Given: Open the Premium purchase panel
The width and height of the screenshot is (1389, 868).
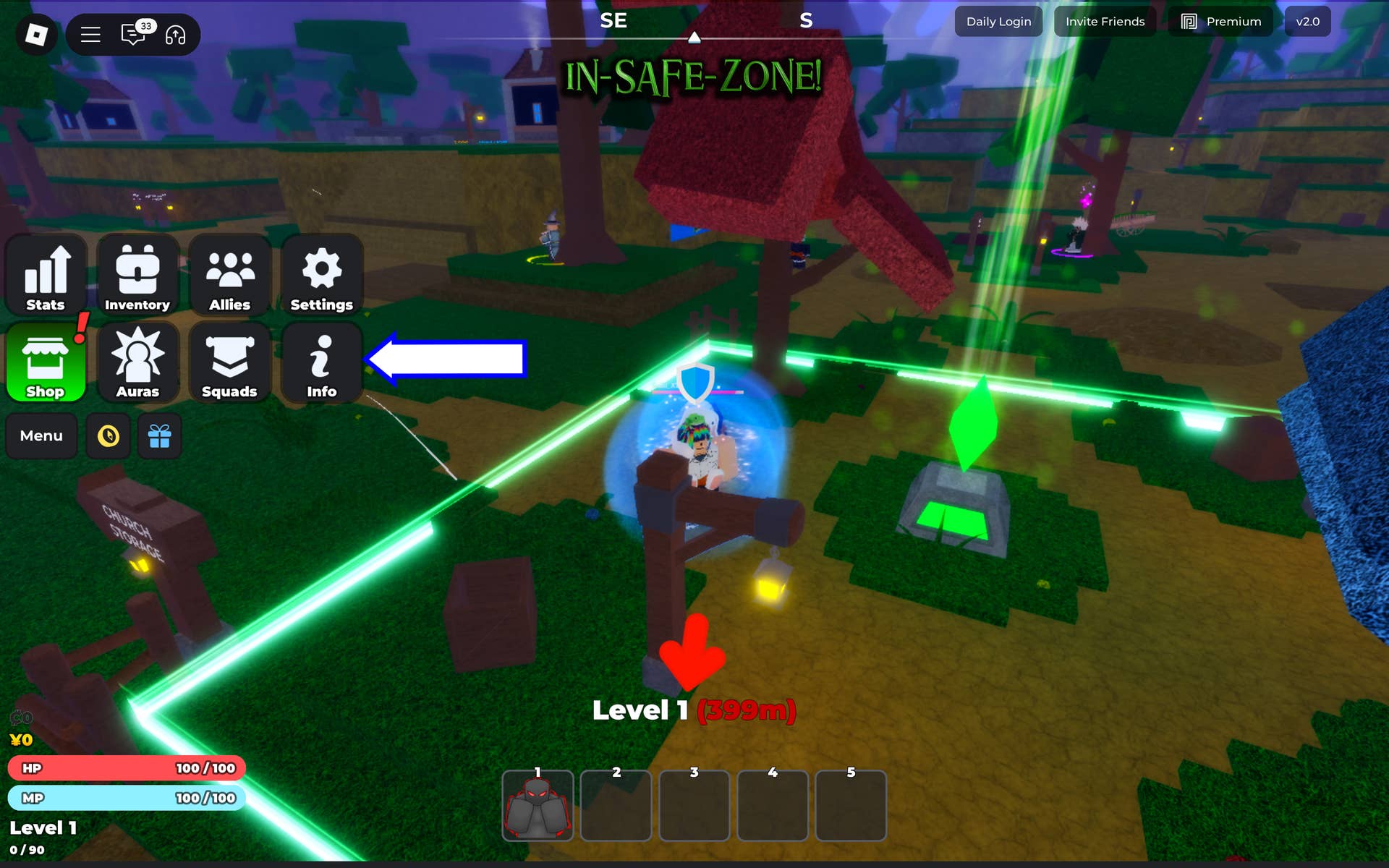Looking at the screenshot, I should point(1220,21).
